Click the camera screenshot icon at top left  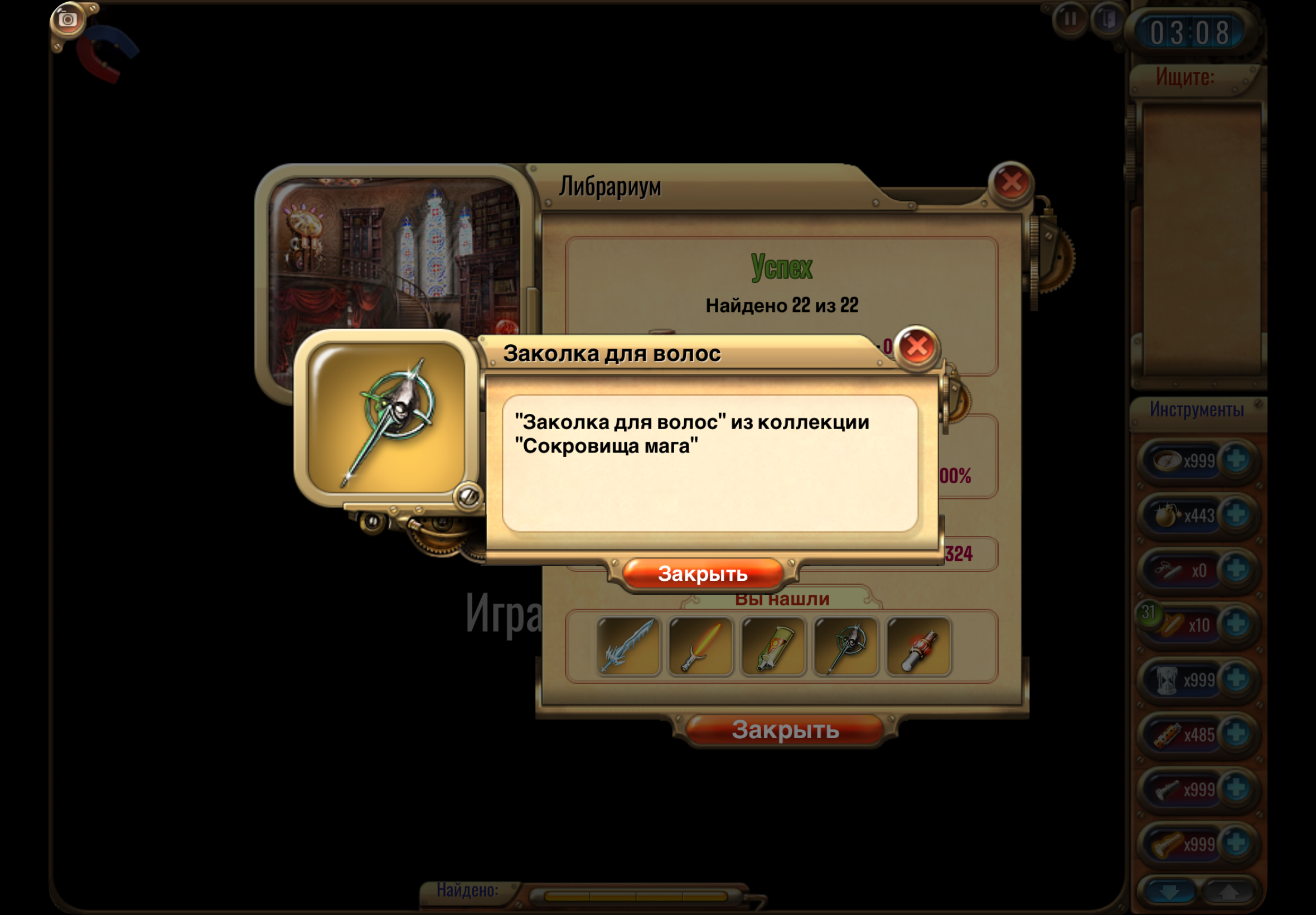tap(67, 19)
